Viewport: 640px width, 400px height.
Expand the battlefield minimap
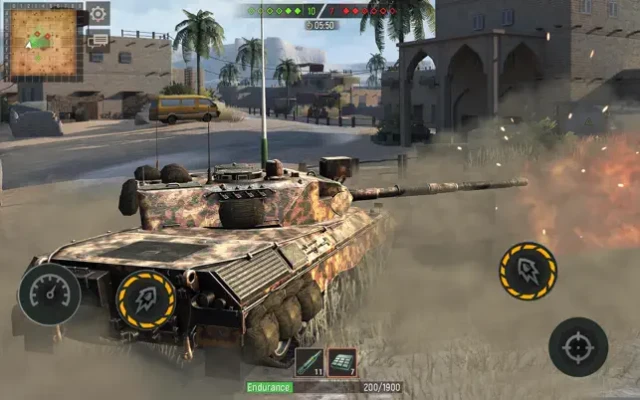(44, 43)
